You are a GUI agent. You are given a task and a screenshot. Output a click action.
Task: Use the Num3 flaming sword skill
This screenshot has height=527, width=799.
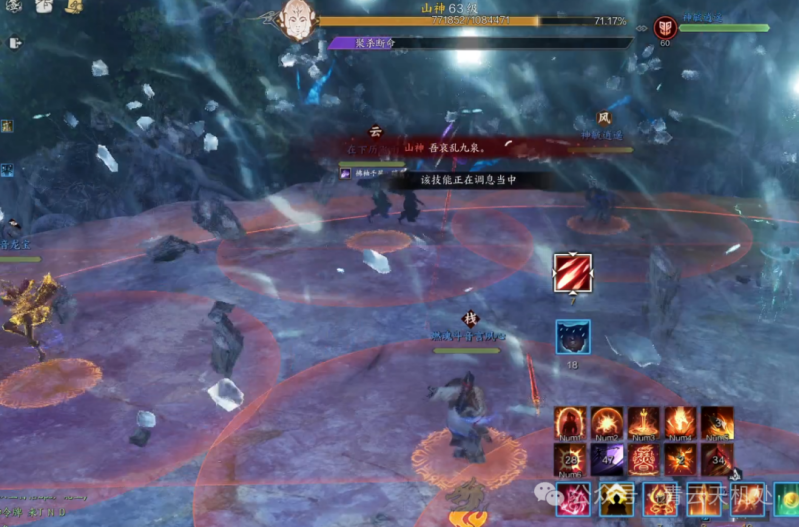point(644,423)
